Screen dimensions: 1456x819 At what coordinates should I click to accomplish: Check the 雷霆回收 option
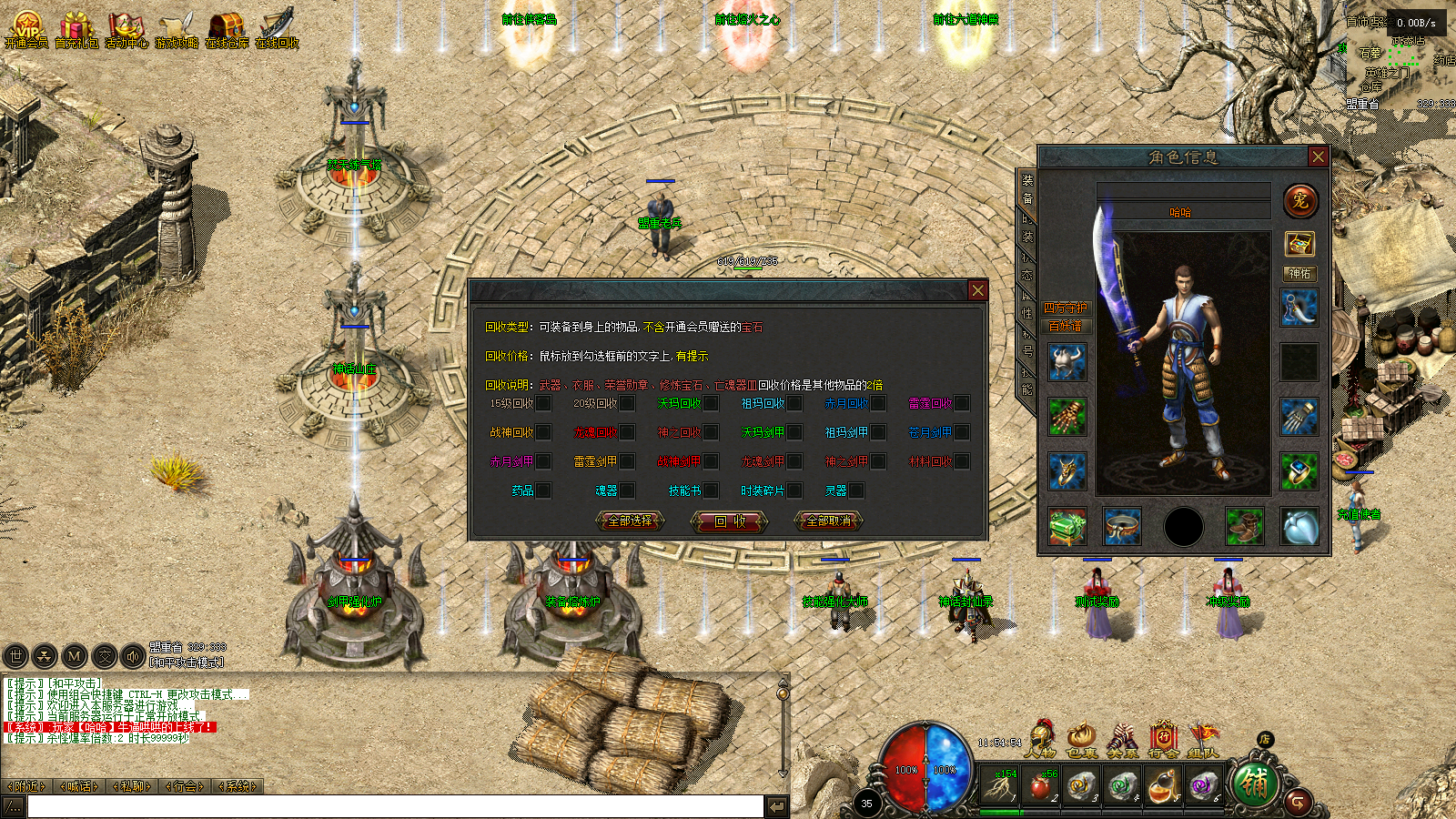962,403
